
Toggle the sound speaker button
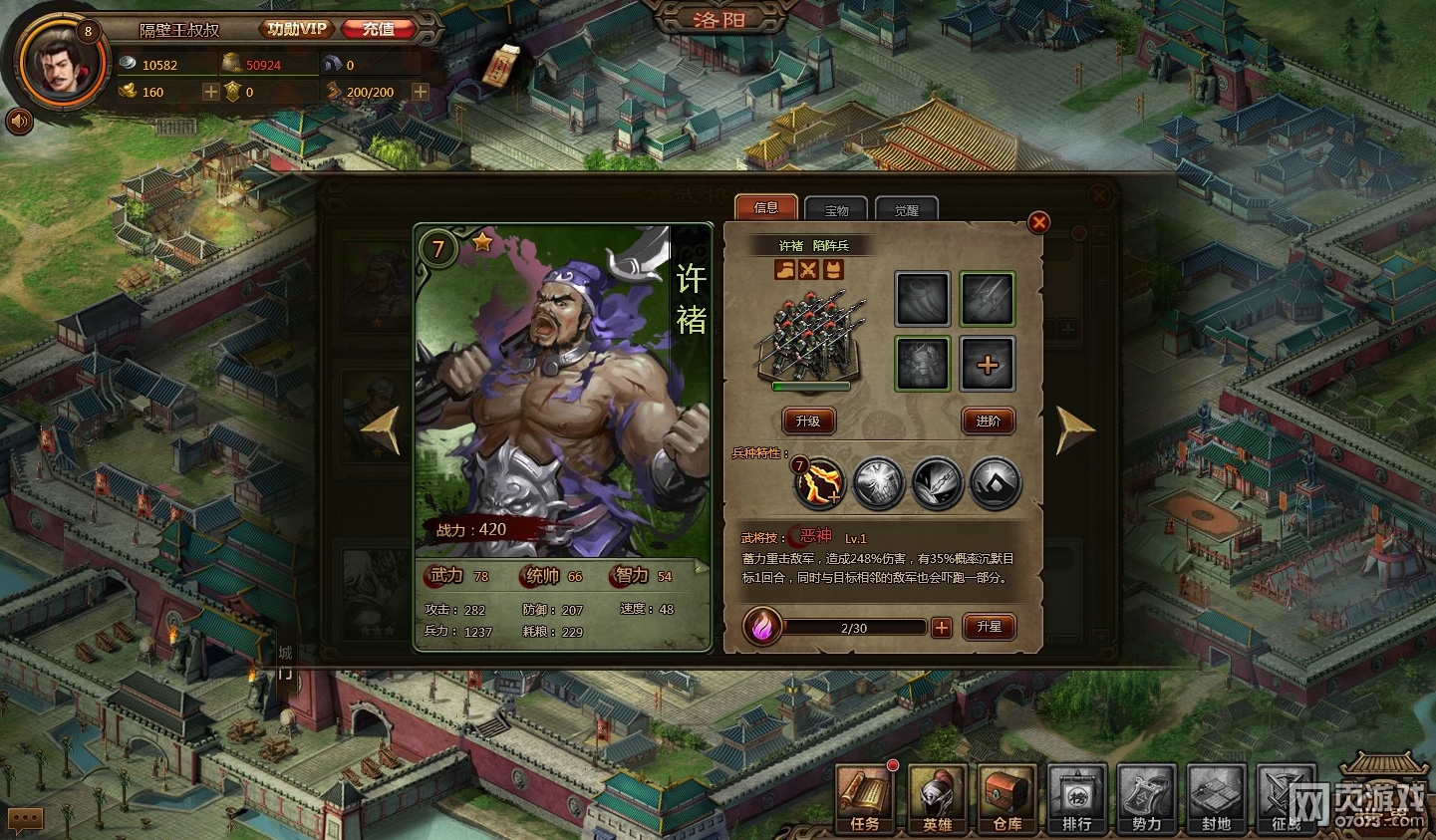click(19, 122)
